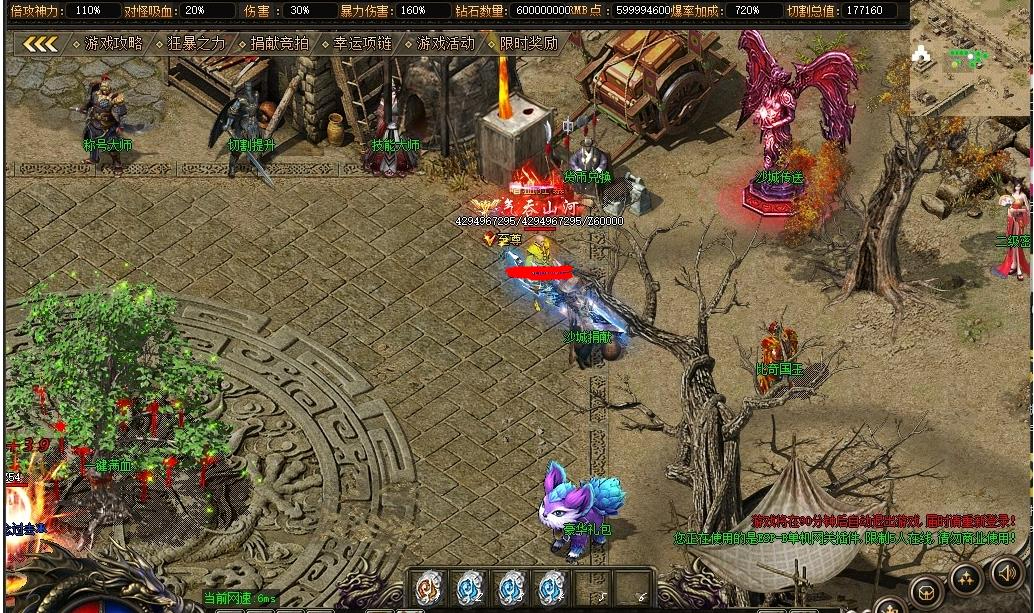Open the bag with the round box button
Screen dimensions: 1034x613
(x=924, y=590)
